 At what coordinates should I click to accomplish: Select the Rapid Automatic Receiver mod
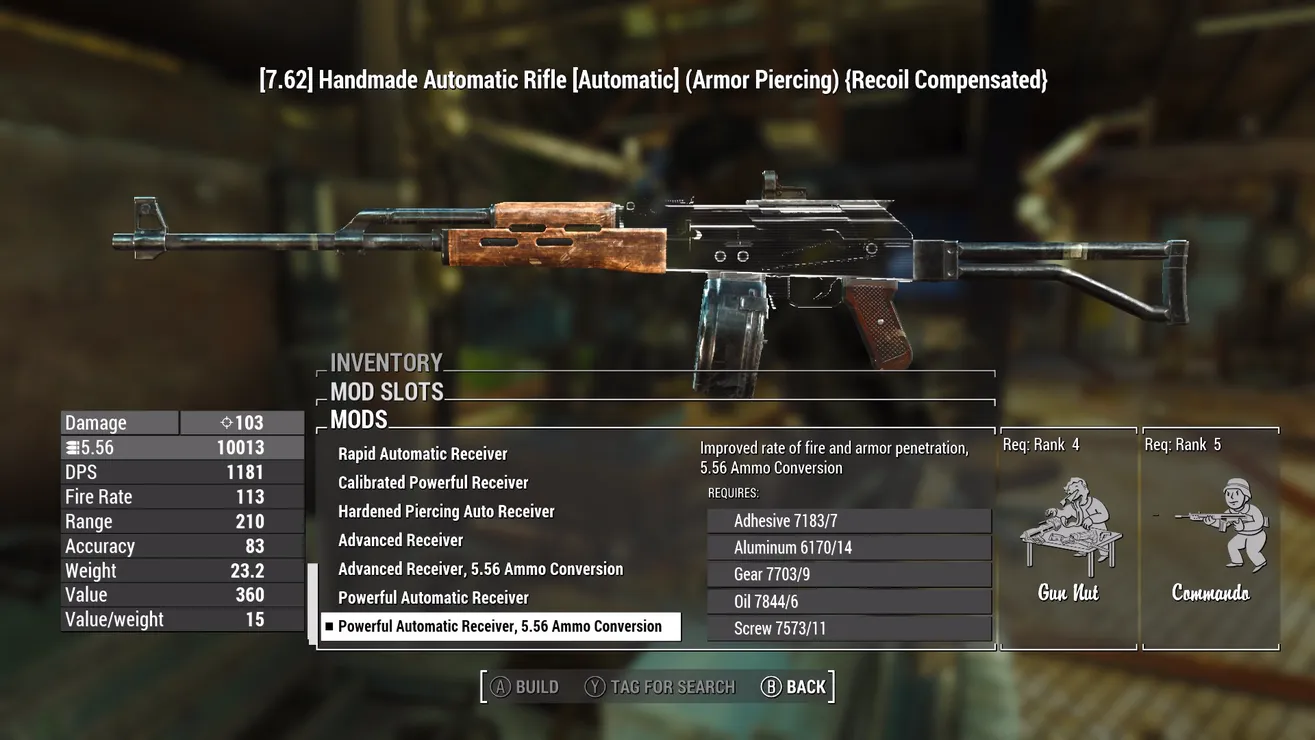click(x=422, y=454)
